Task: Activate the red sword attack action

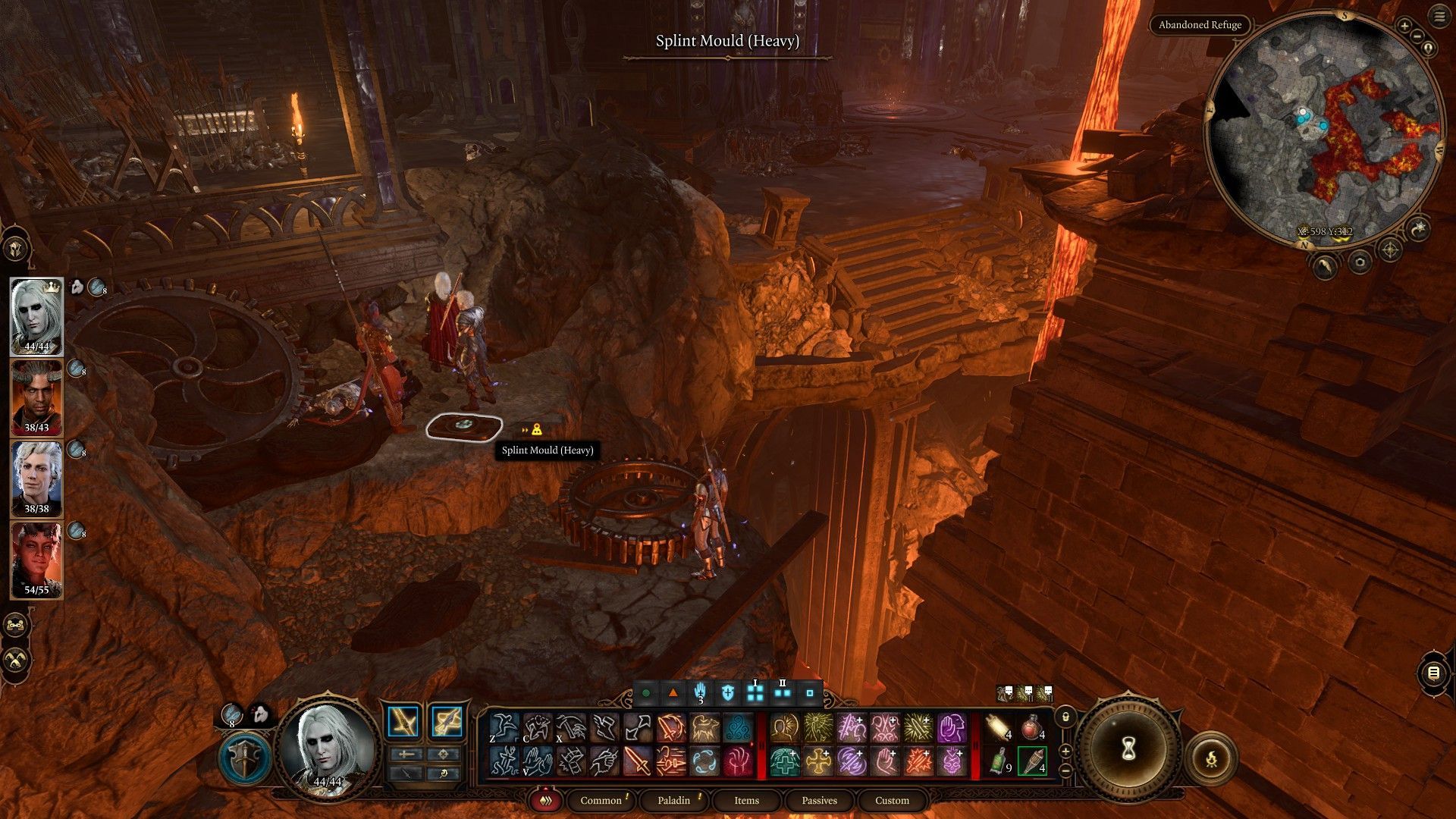Action: (x=637, y=761)
